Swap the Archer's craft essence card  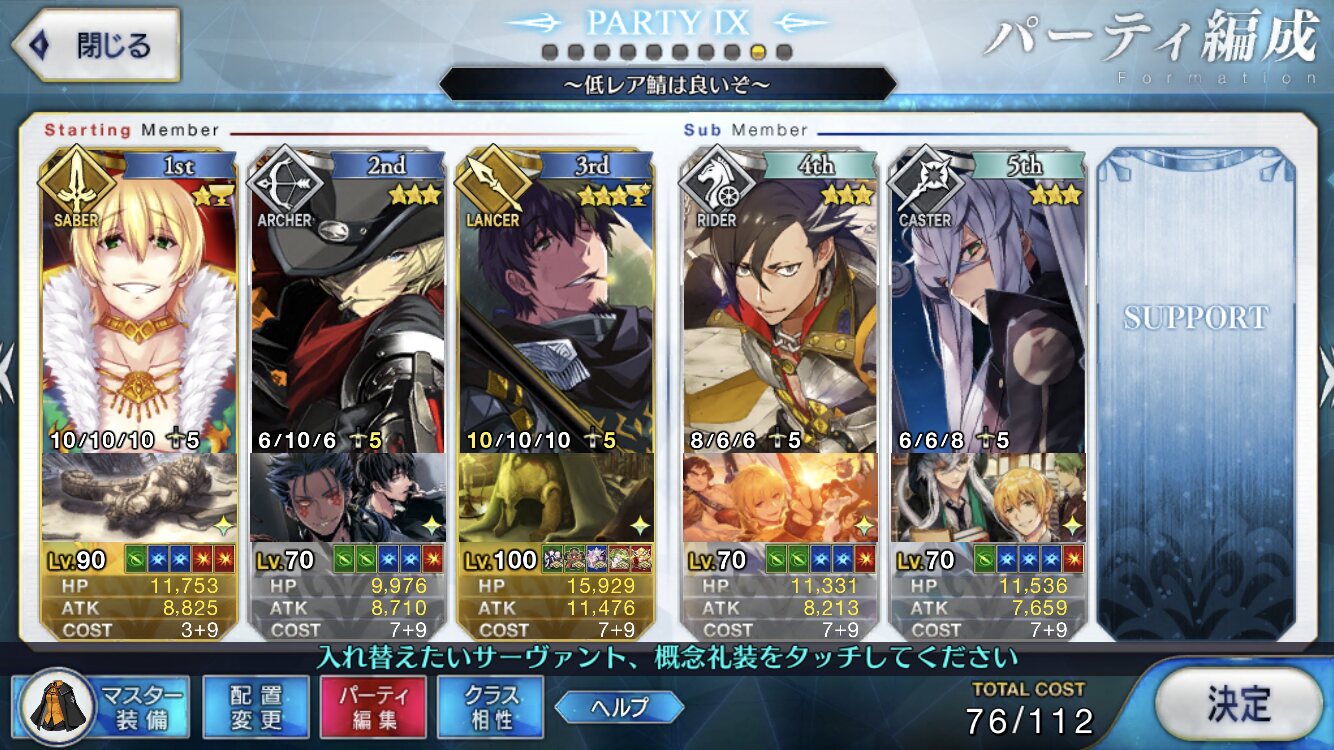pos(347,496)
